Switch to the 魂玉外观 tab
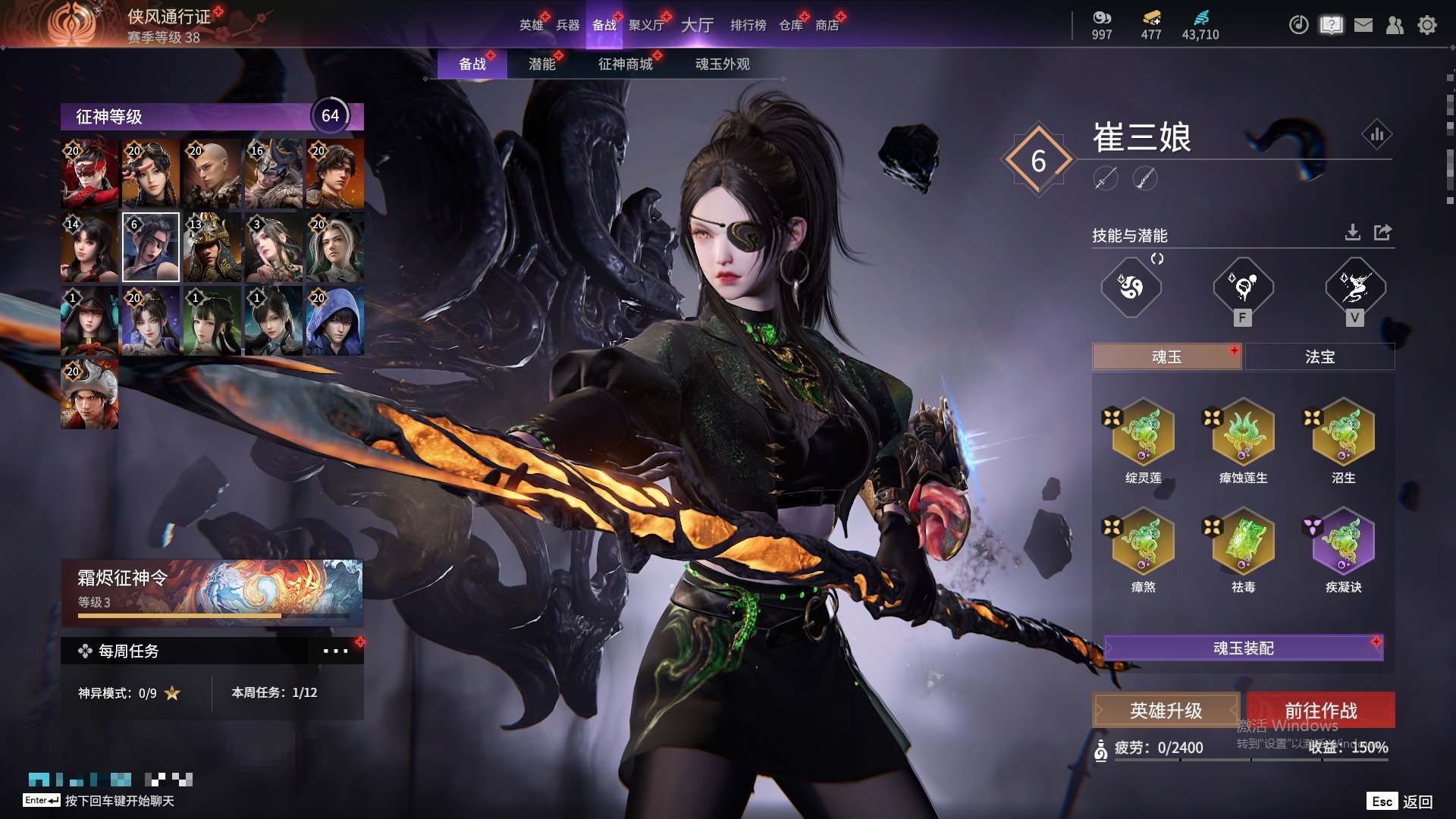 tap(722, 64)
